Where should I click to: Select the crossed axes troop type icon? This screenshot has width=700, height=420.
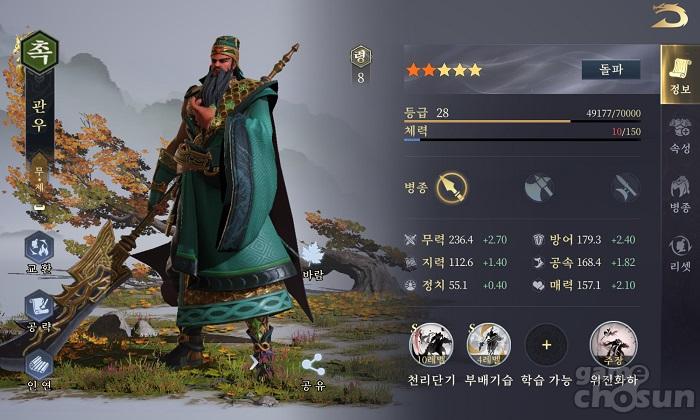pos(540,186)
